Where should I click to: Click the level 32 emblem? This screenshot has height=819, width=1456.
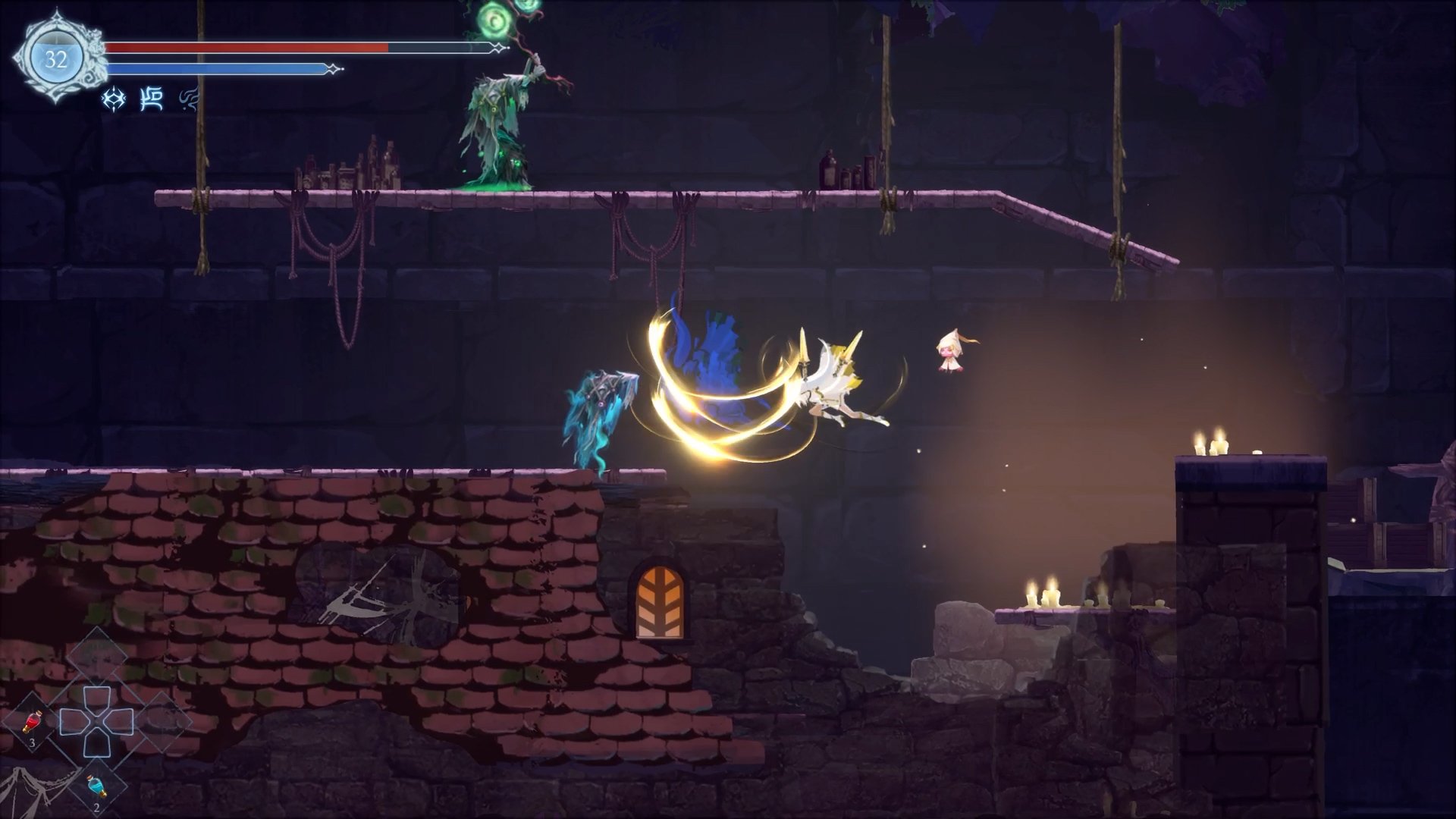click(55, 59)
